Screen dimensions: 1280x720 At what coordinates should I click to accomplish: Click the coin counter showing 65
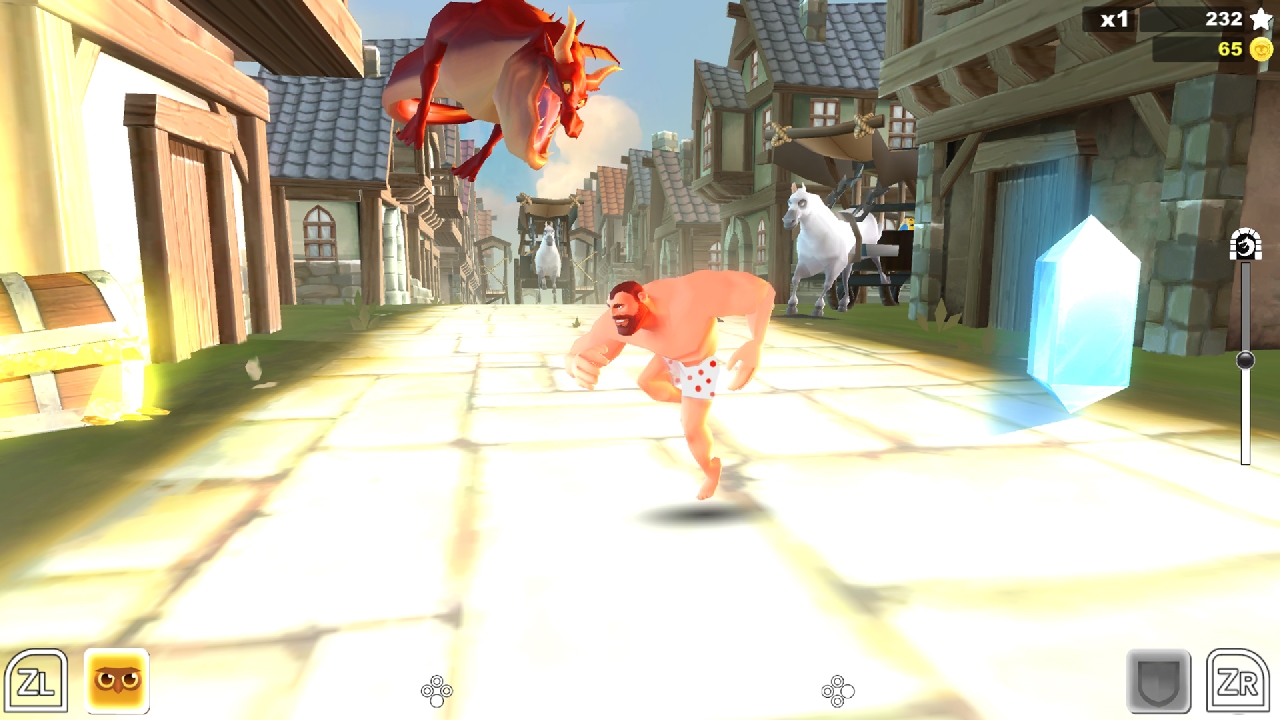click(x=1230, y=47)
